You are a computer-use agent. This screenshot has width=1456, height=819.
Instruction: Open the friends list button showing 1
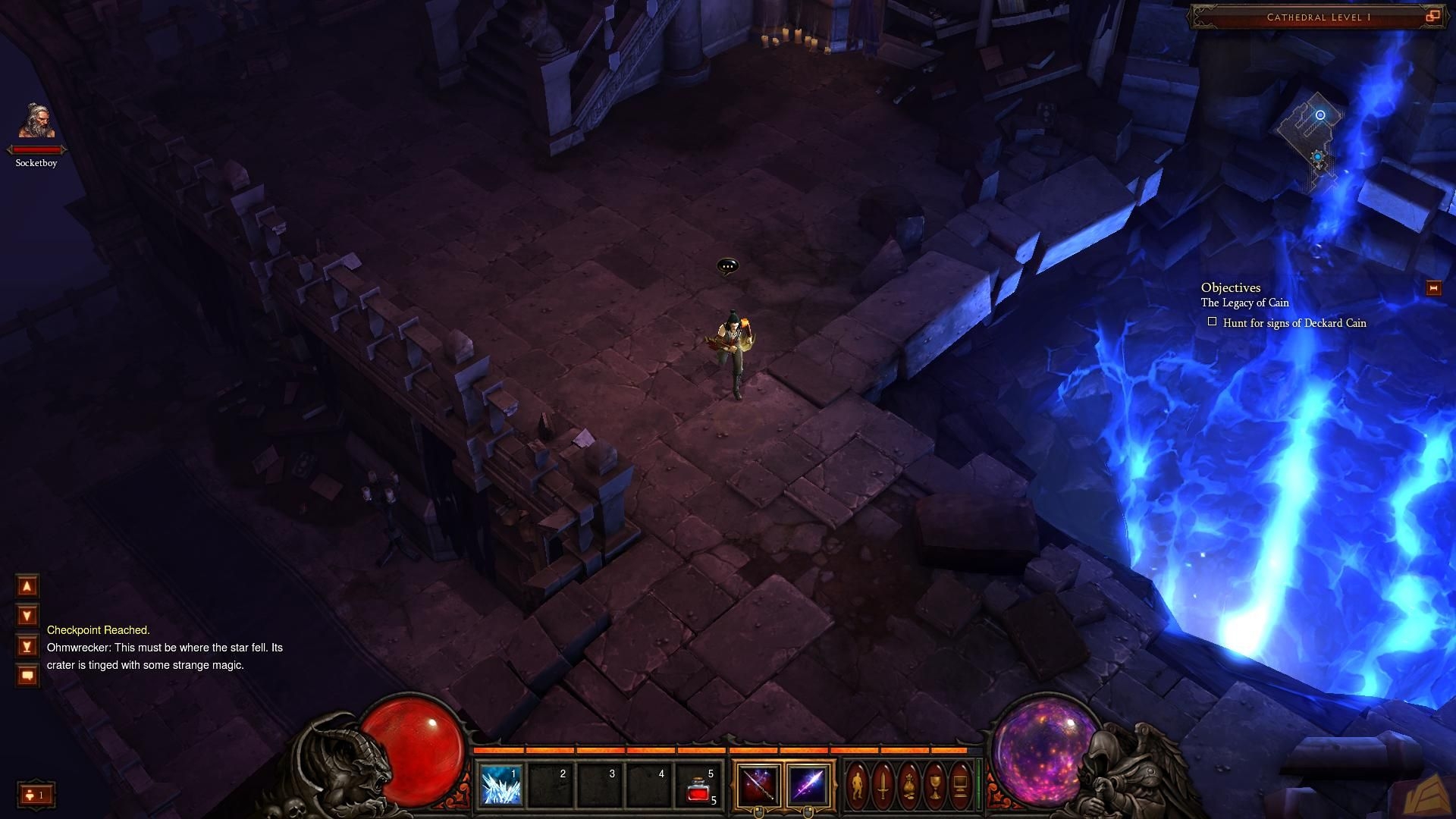[x=36, y=795]
